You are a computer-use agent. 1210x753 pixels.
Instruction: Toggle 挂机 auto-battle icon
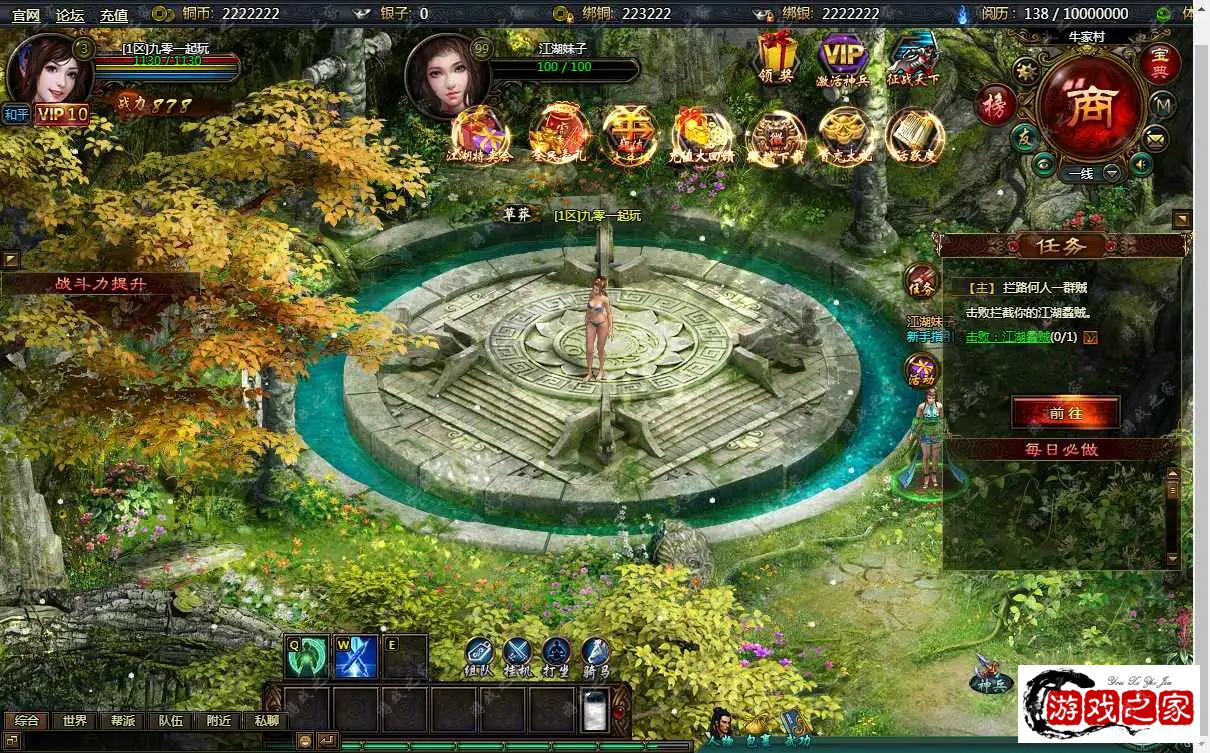pyautogui.click(x=517, y=655)
